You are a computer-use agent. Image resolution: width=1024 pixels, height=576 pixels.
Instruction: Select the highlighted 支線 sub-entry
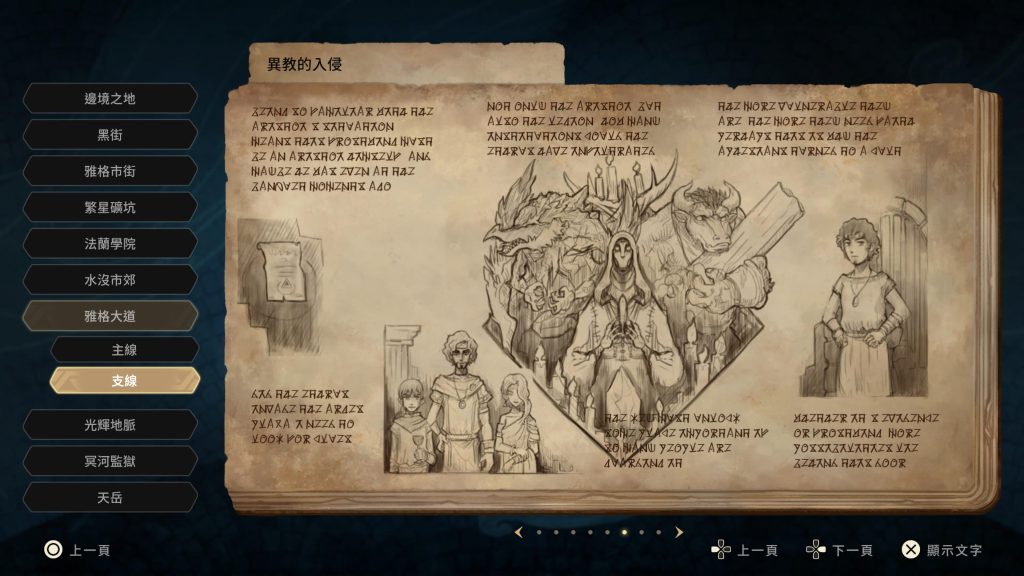point(124,381)
